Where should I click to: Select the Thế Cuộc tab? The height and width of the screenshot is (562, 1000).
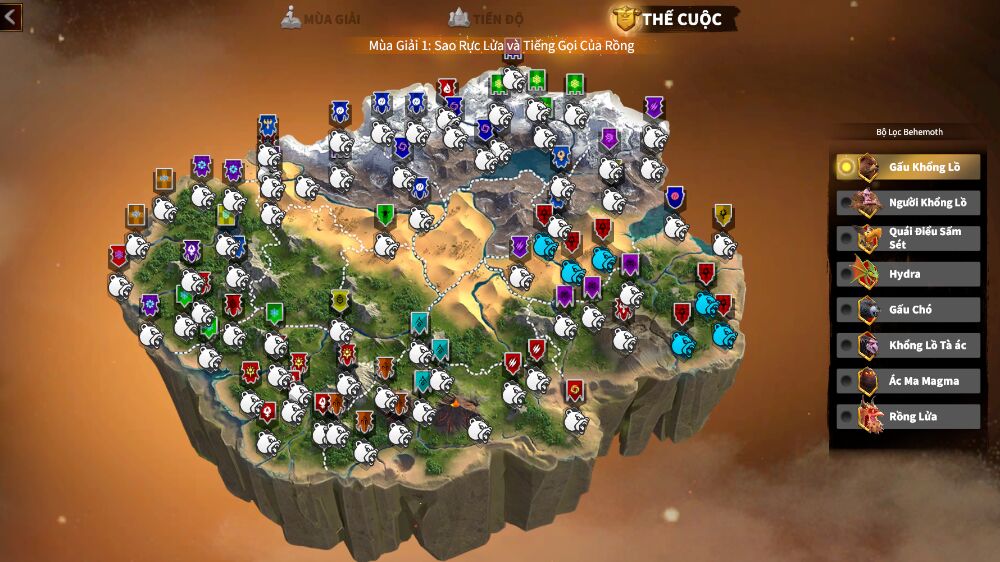coord(669,18)
